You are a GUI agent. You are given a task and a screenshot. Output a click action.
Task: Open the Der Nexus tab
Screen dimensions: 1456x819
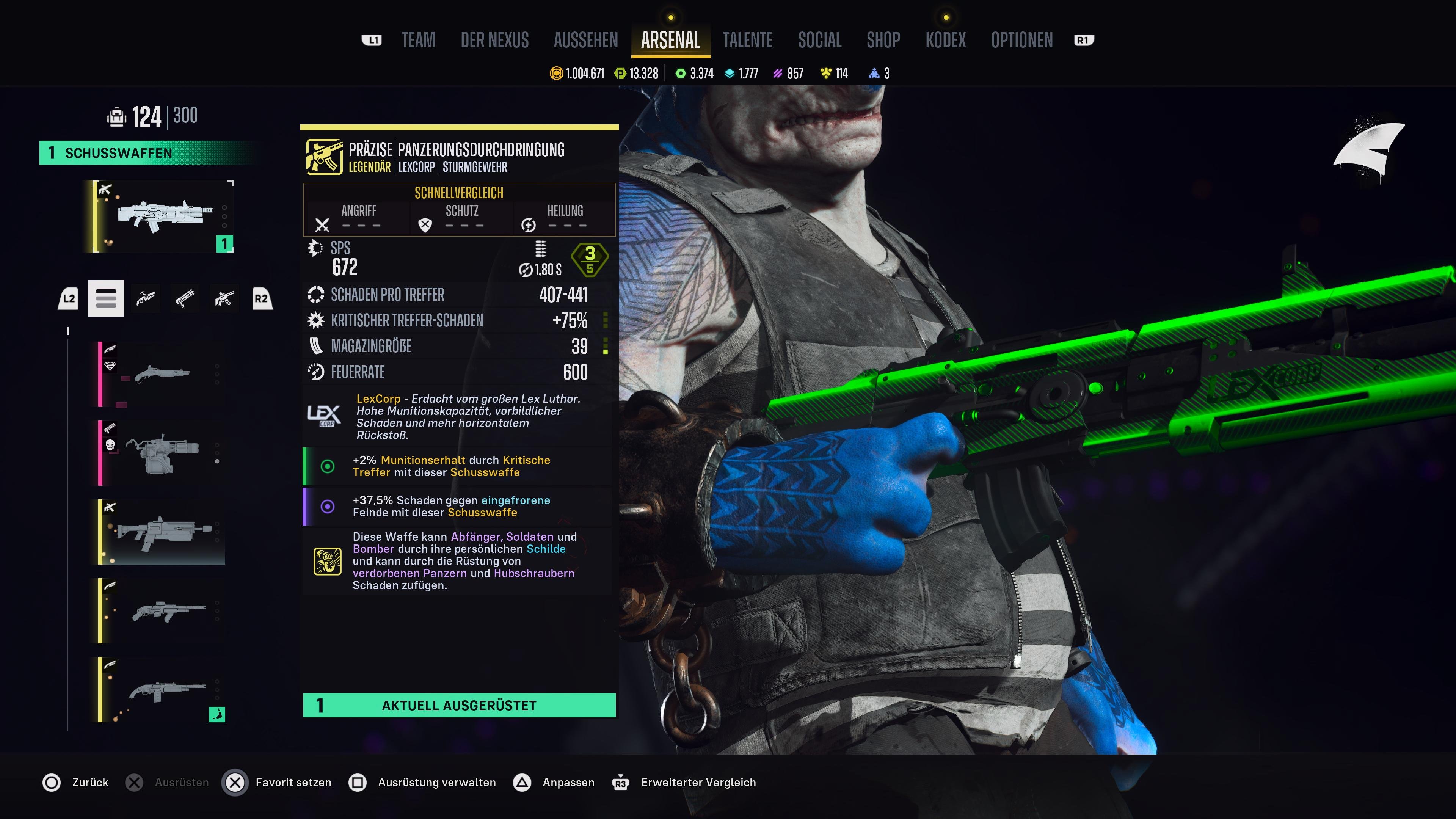494,40
